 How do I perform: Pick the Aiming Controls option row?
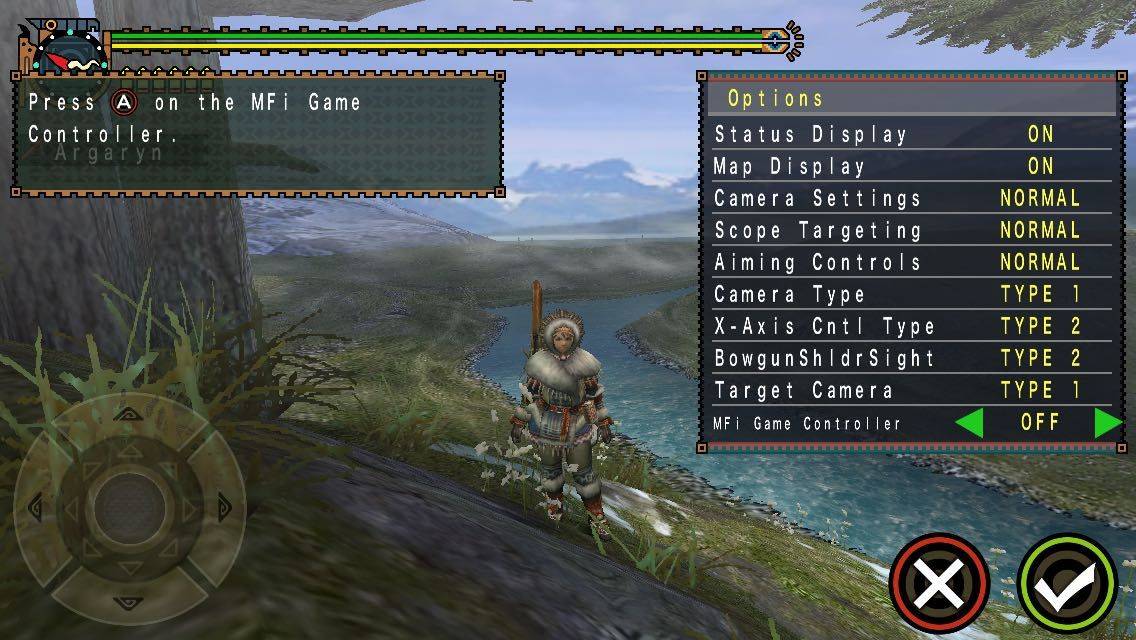[910, 262]
